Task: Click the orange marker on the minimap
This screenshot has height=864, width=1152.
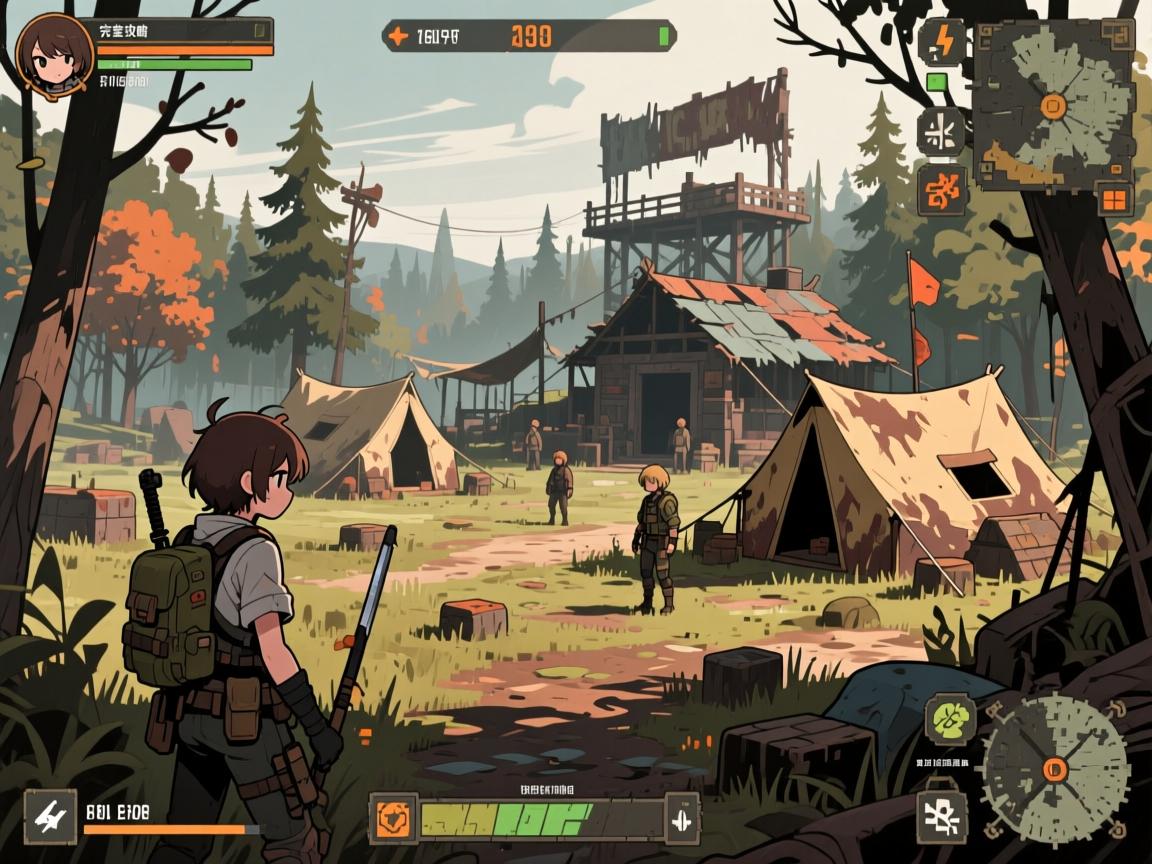Action: (x=1052, y=104)
